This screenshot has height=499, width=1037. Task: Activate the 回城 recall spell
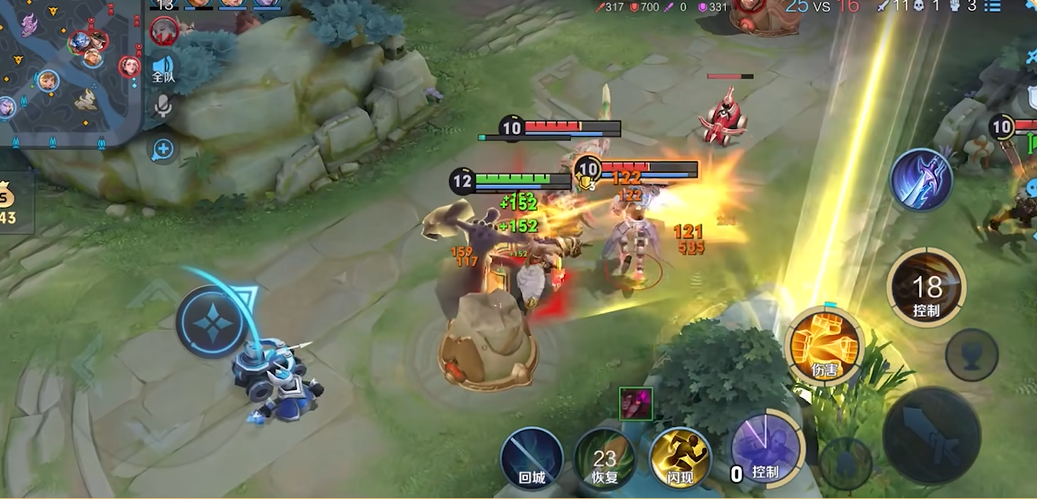(x=532, y=457)
